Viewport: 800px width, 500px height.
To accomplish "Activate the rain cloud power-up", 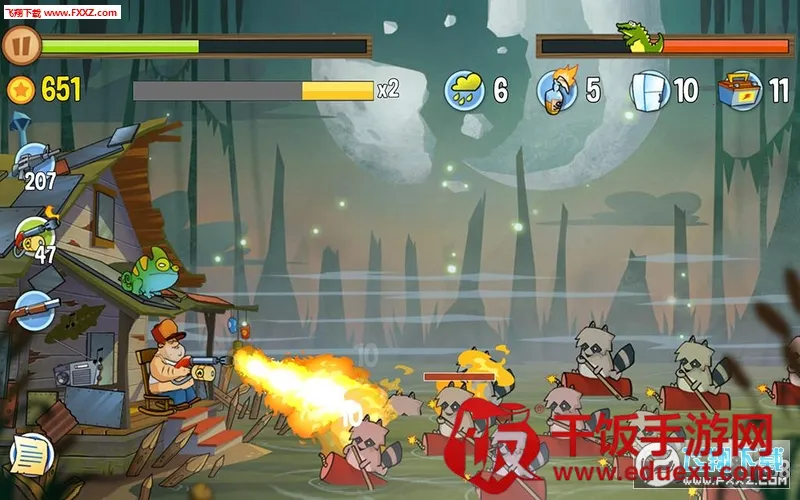I will [x=465, y=90].
